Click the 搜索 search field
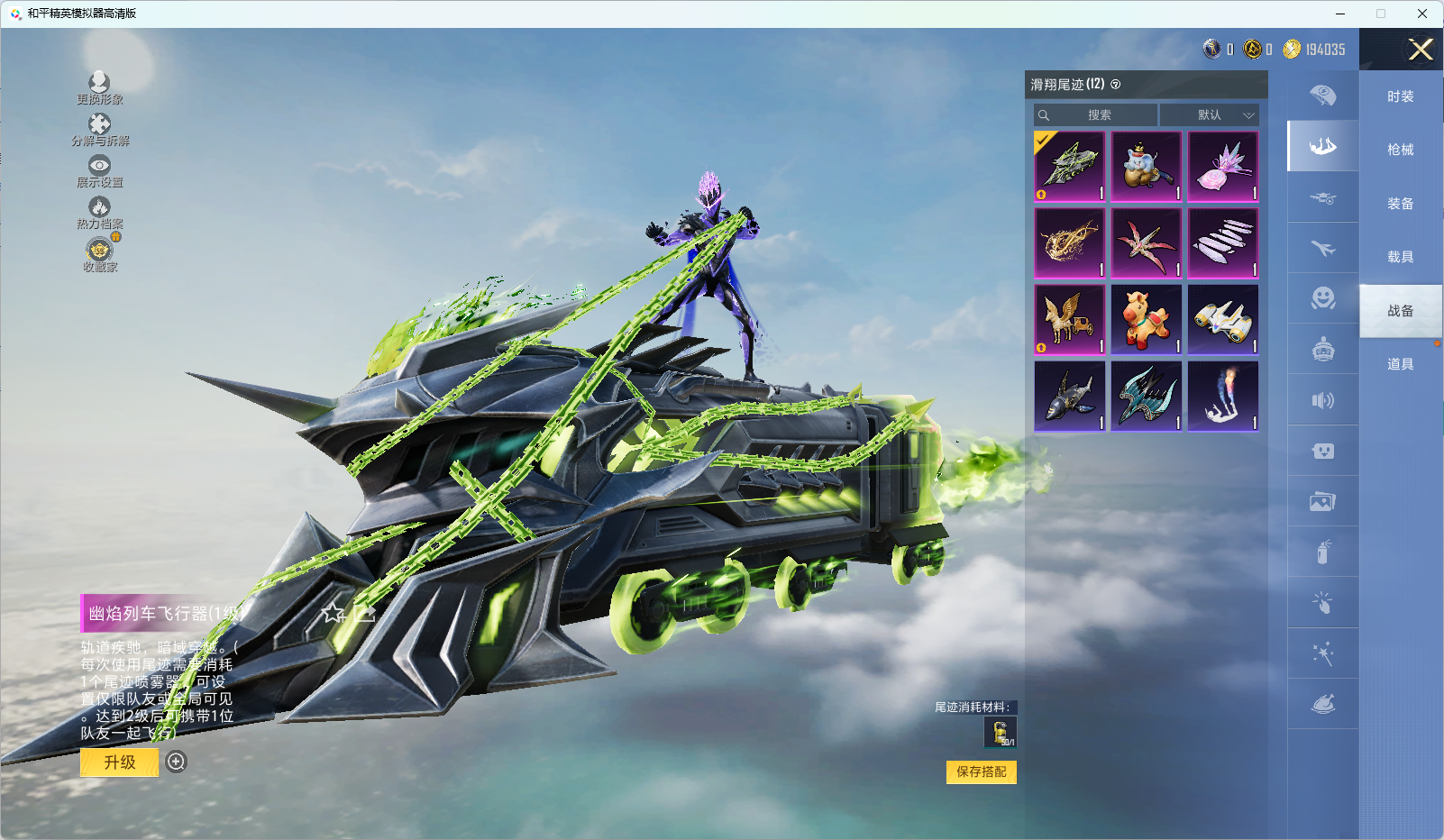1444x840 pixels. point(1097,115)
